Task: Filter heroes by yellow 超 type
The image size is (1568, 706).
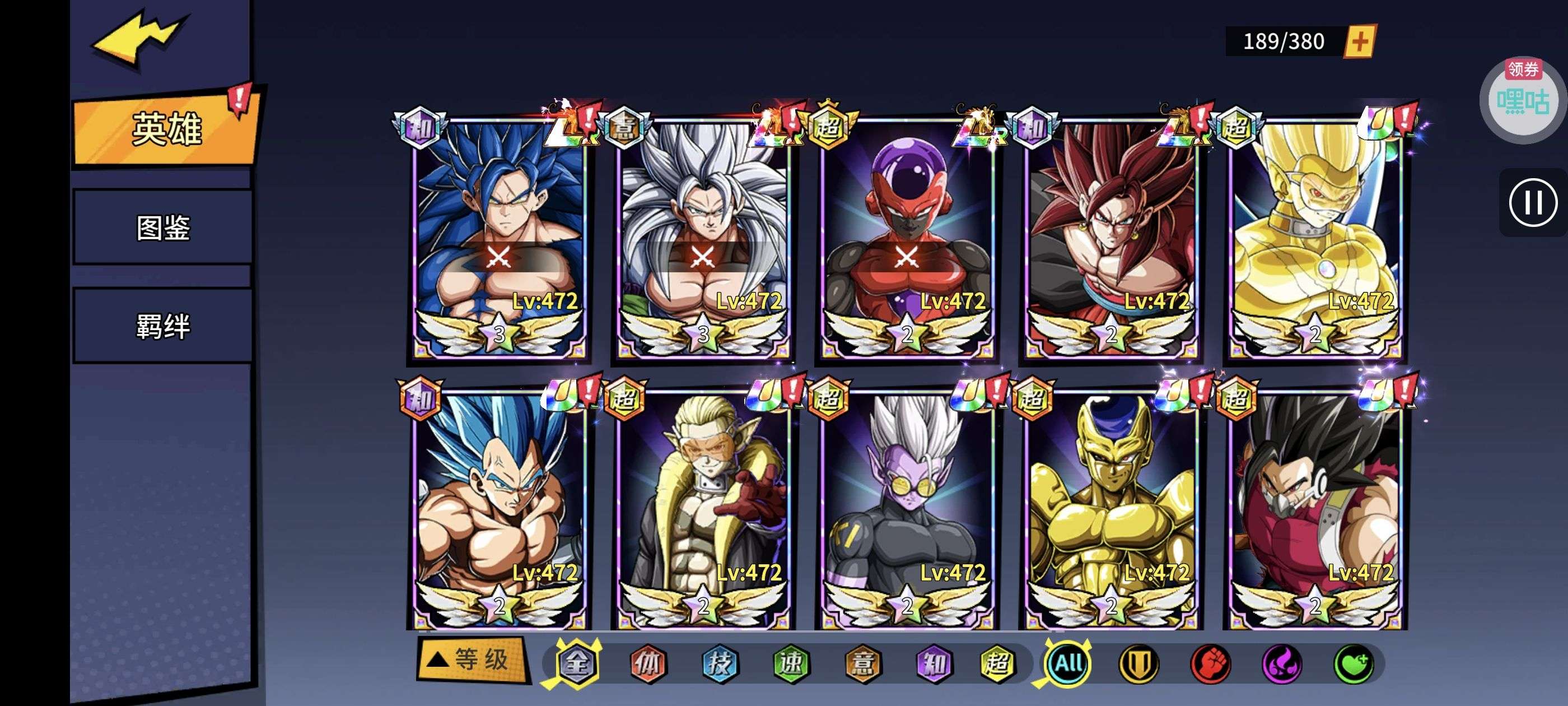Action: [x=997, y=663]
